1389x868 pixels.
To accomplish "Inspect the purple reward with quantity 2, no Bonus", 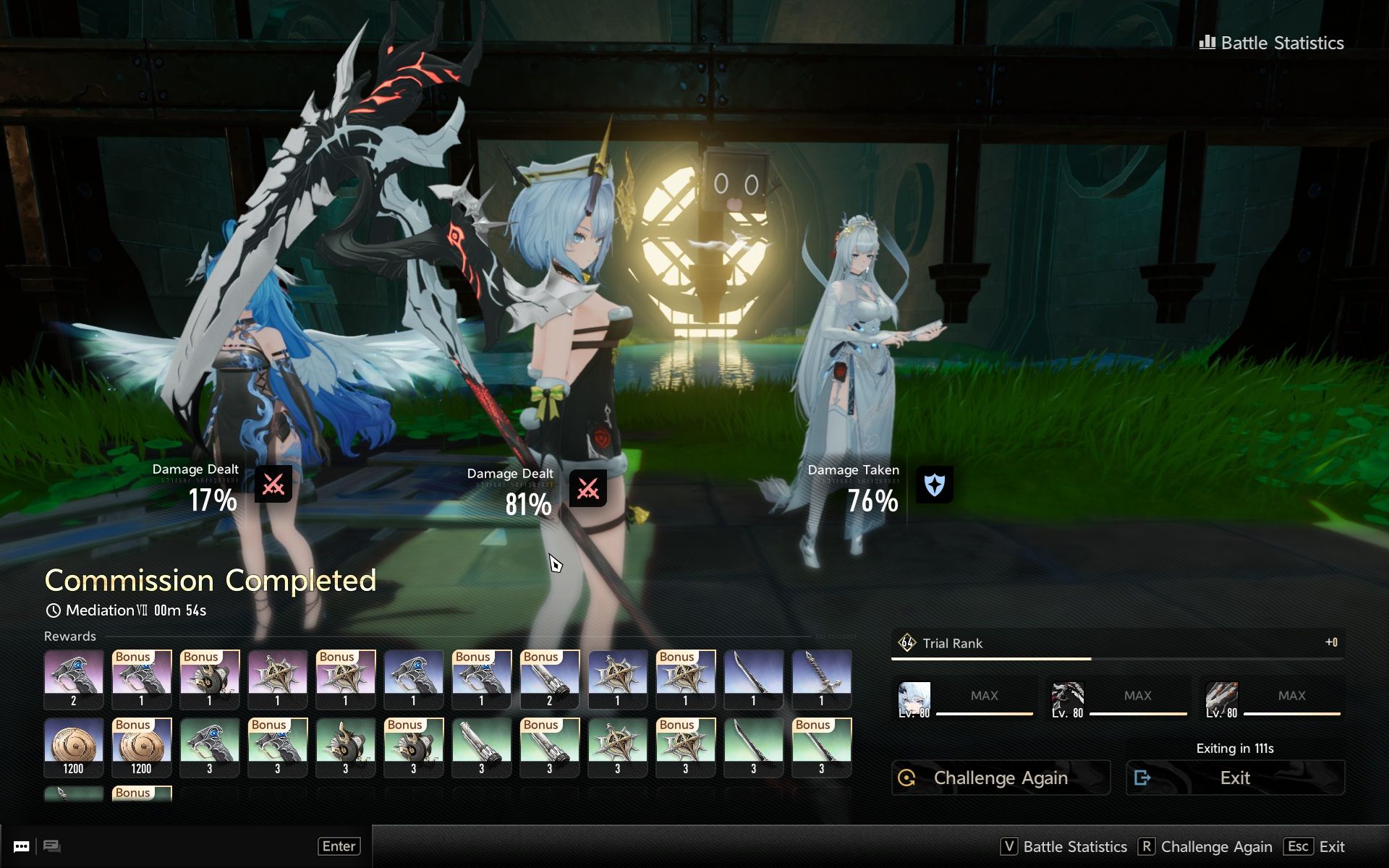I will click(x=73, y=678).
